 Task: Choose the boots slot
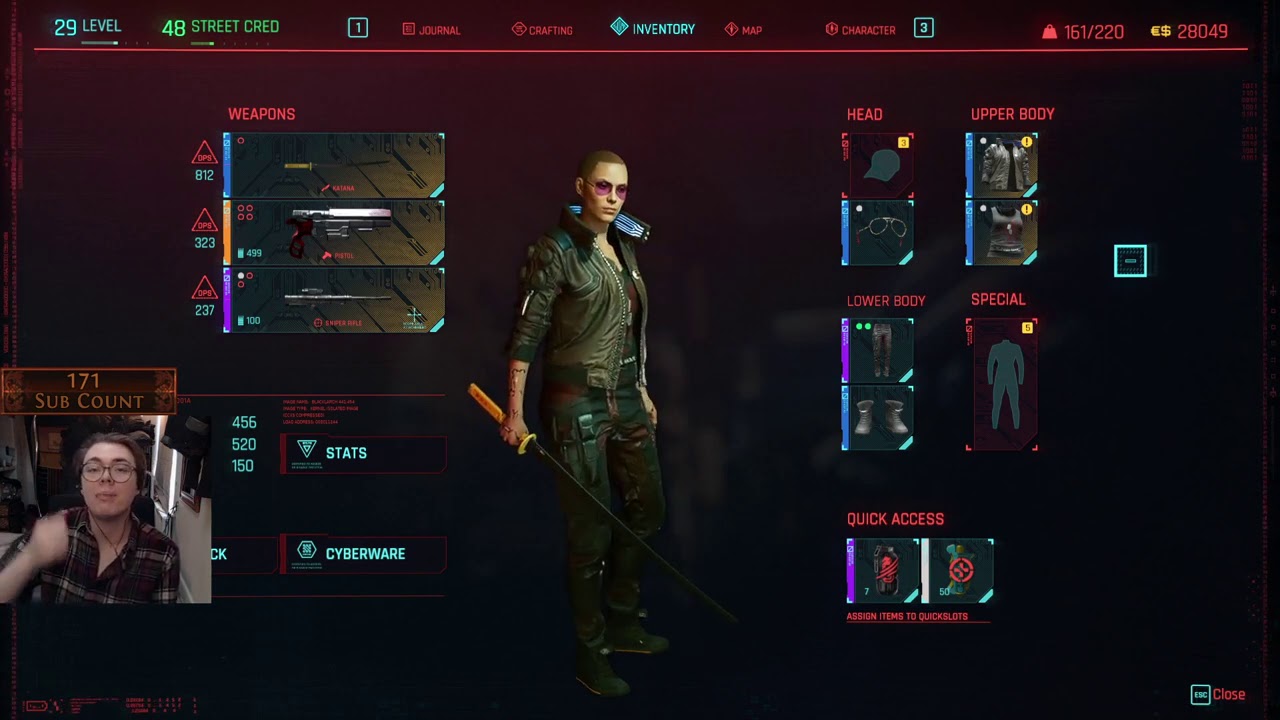(x=878, y=417)
